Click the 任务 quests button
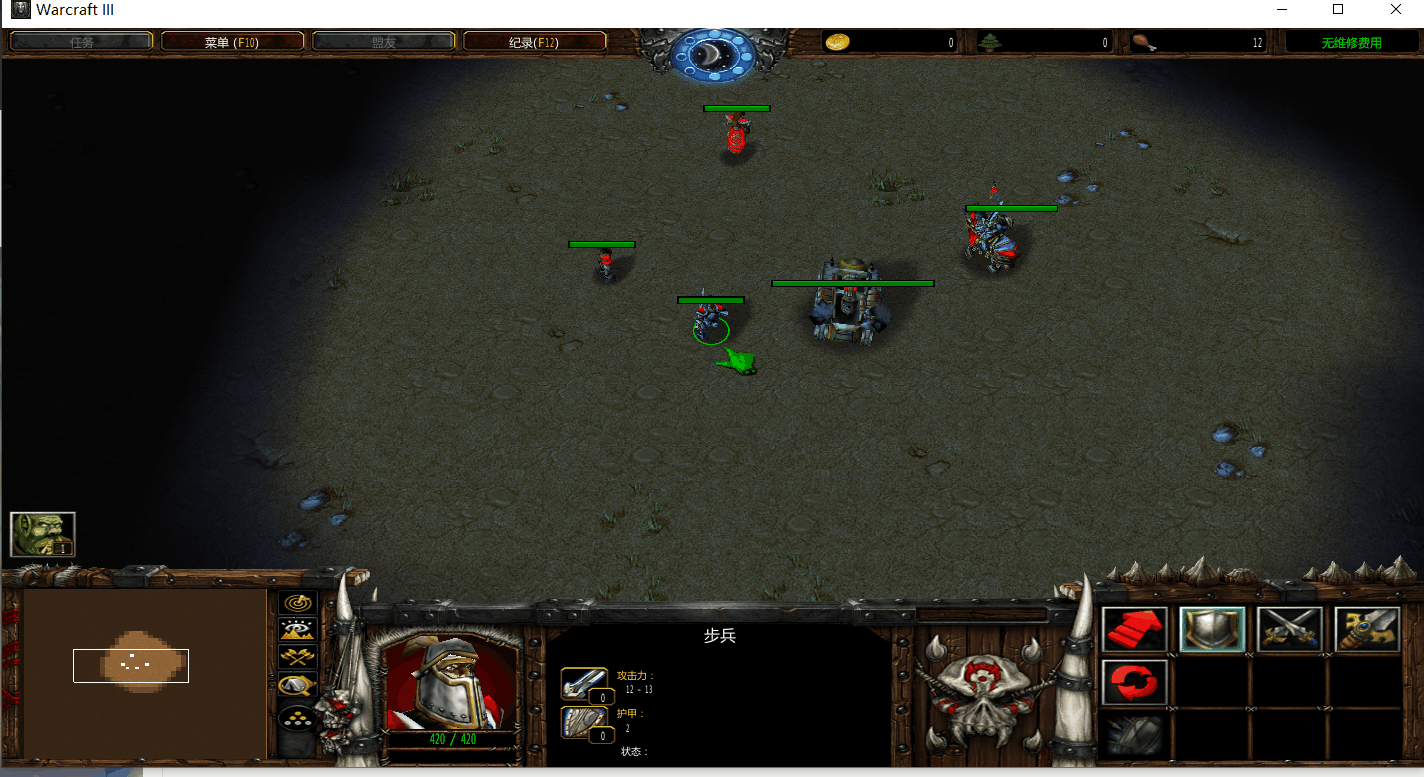 coord(80,41)
